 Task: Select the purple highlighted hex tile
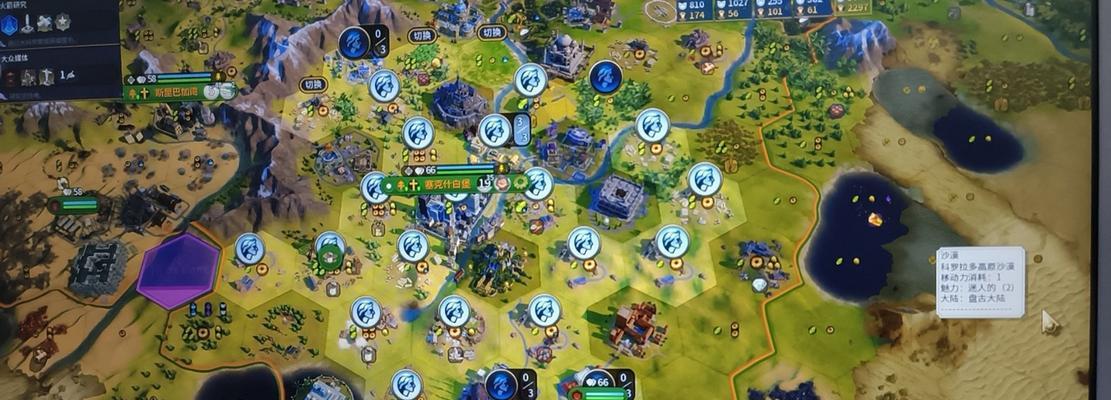click(179, 270)
